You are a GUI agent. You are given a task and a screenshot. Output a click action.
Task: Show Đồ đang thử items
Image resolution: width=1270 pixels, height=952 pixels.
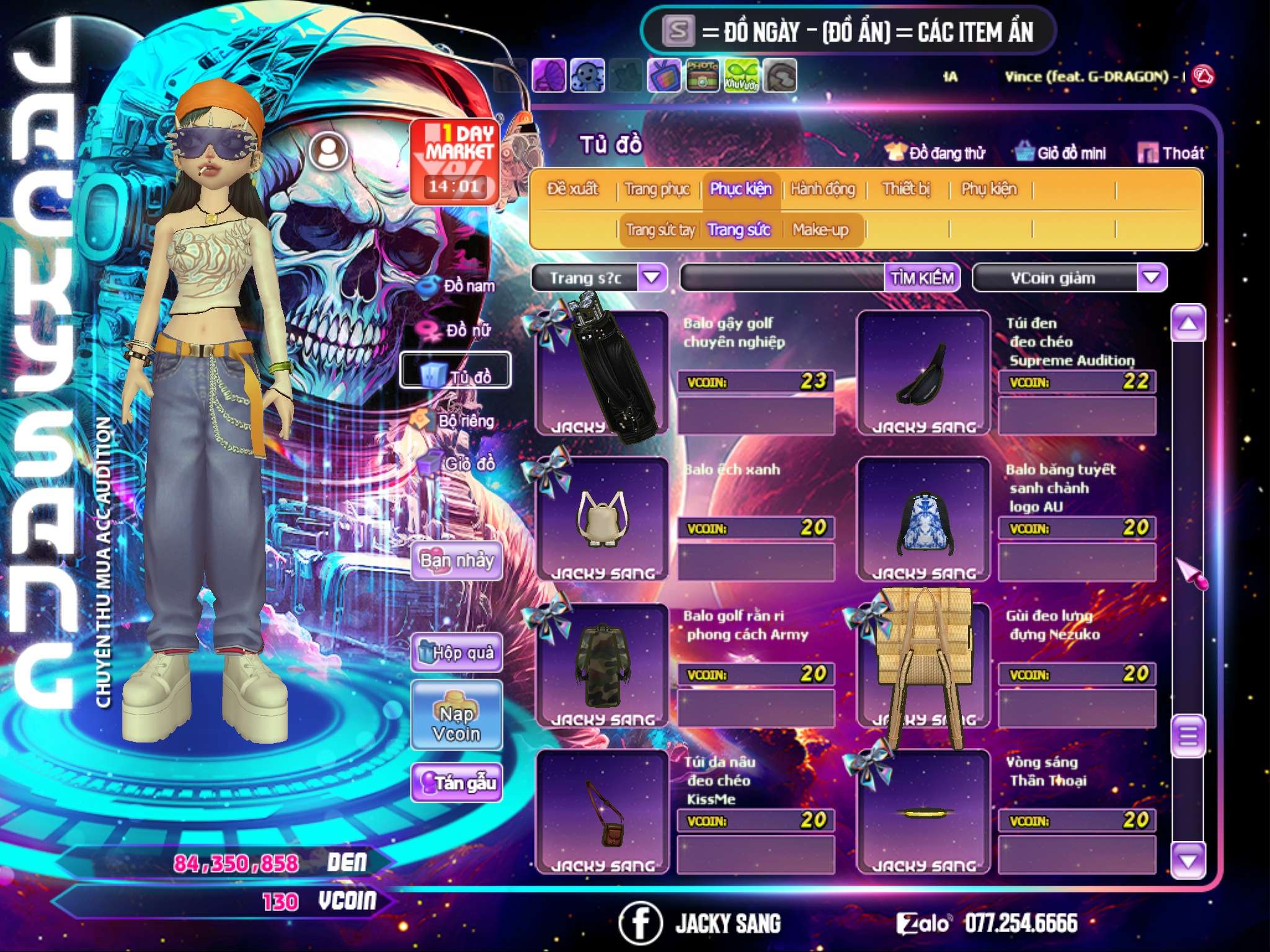click(935, 153)
